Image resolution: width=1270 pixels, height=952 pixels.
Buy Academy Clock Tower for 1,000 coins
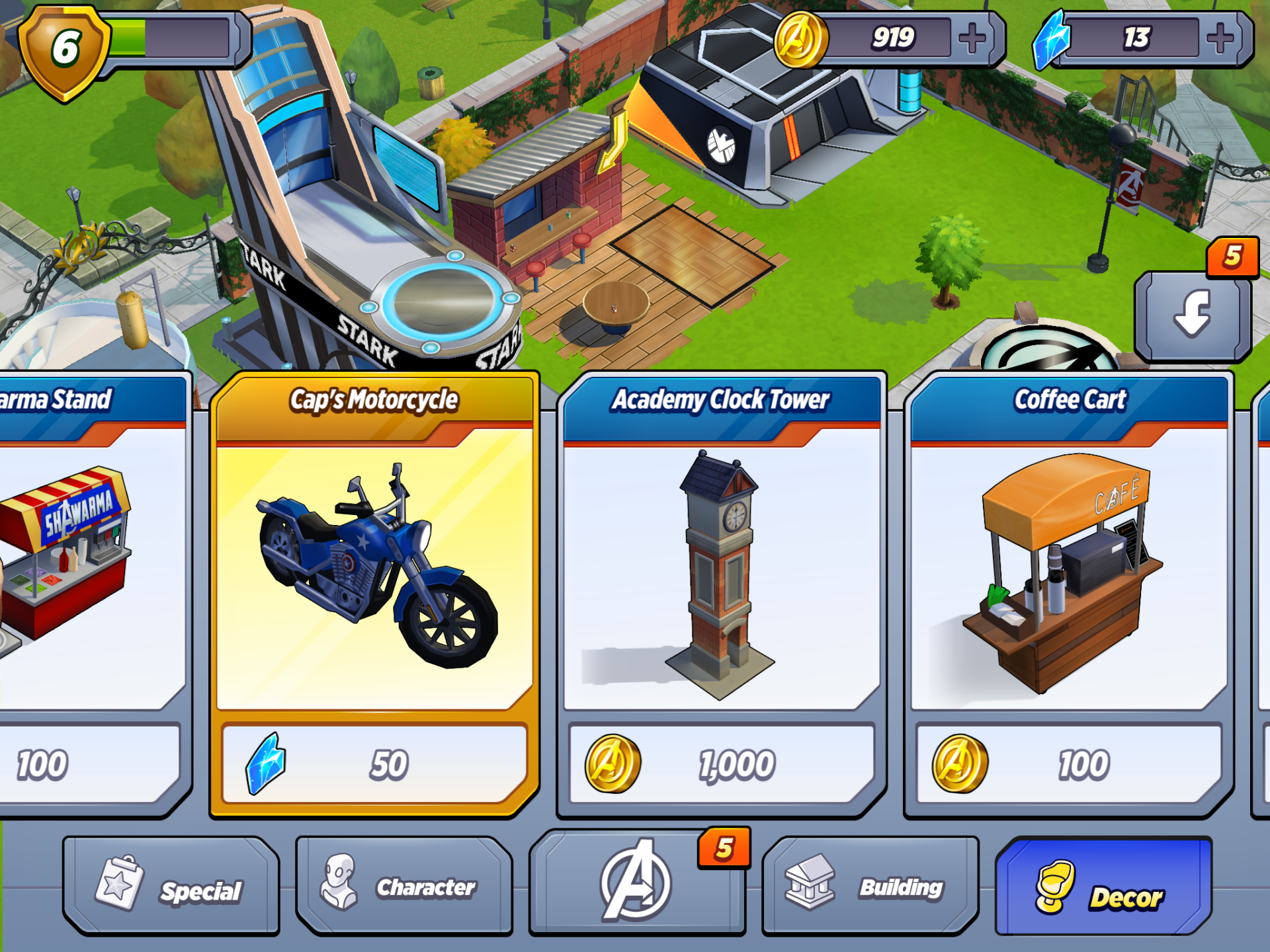click(722, 764)
